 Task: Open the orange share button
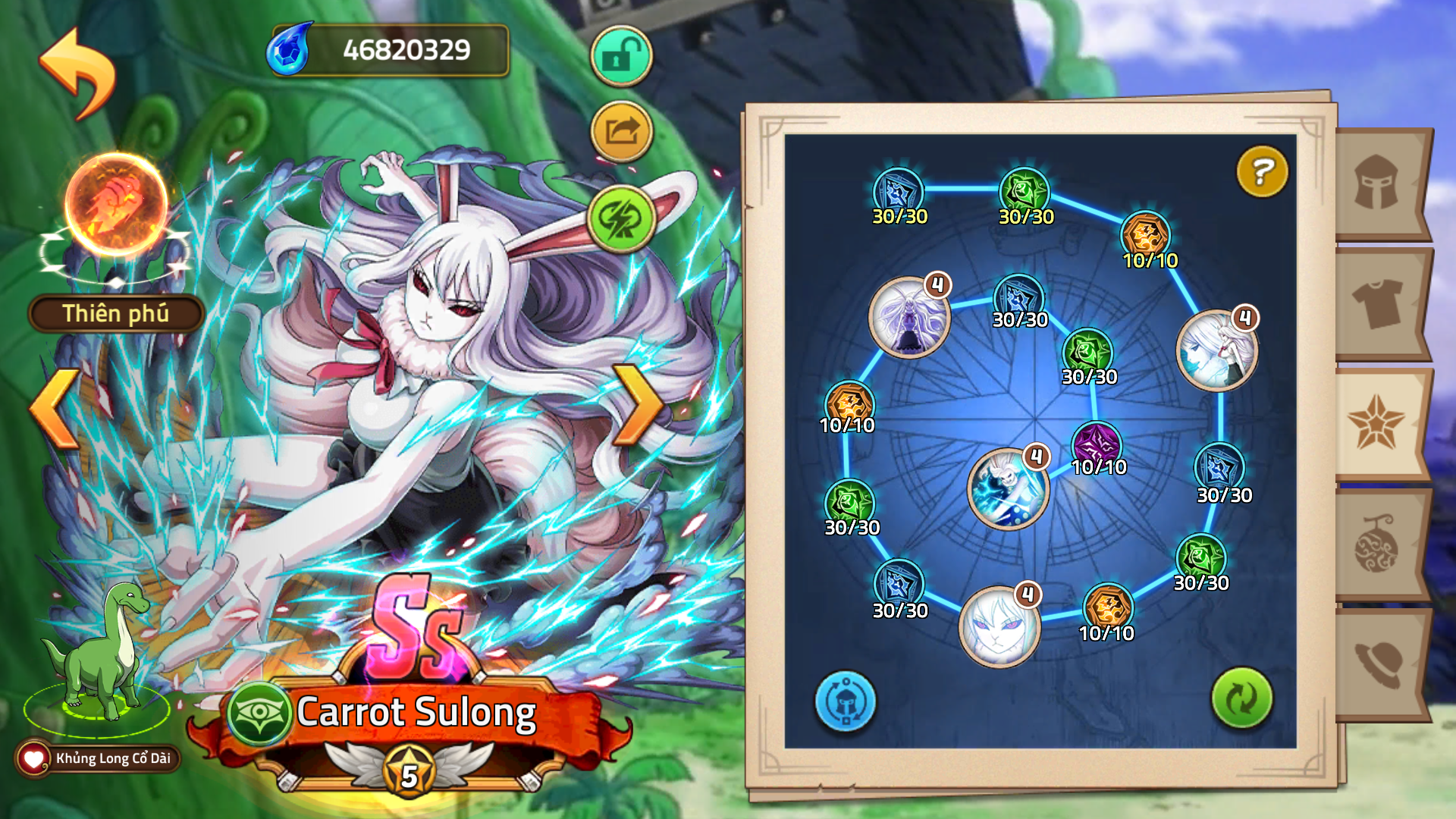621,133
